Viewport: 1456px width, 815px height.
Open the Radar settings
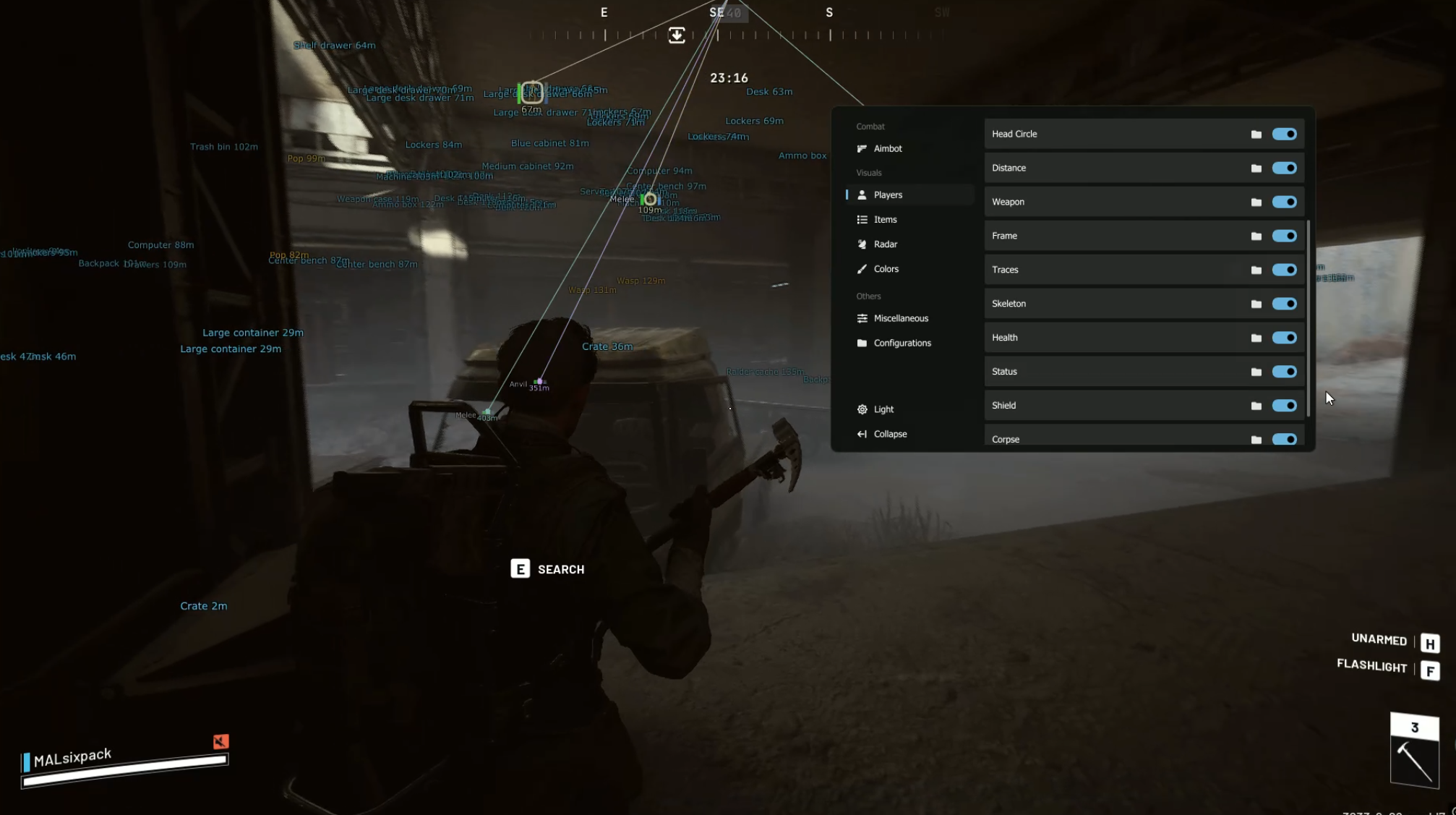[885, 244]
